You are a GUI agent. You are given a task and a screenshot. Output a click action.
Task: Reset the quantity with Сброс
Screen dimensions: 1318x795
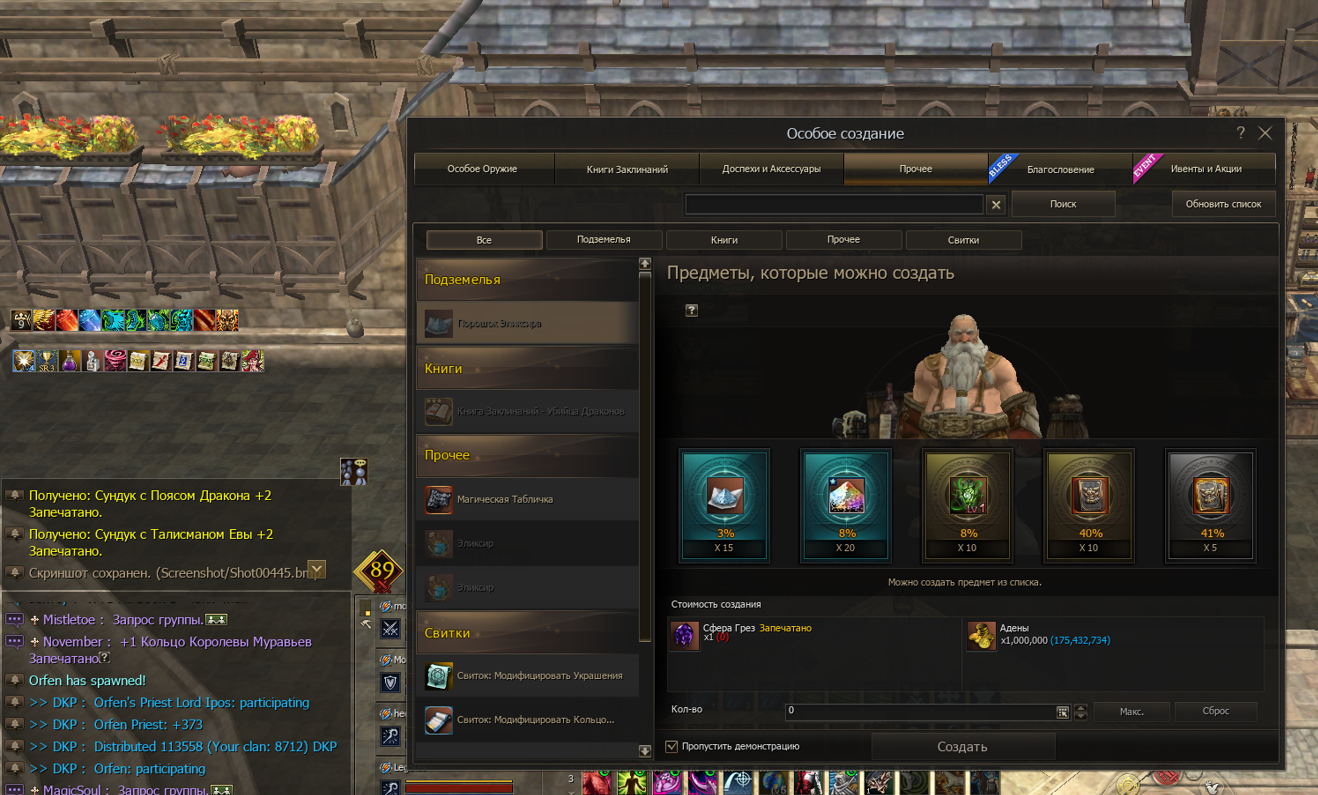point(1215,711)
